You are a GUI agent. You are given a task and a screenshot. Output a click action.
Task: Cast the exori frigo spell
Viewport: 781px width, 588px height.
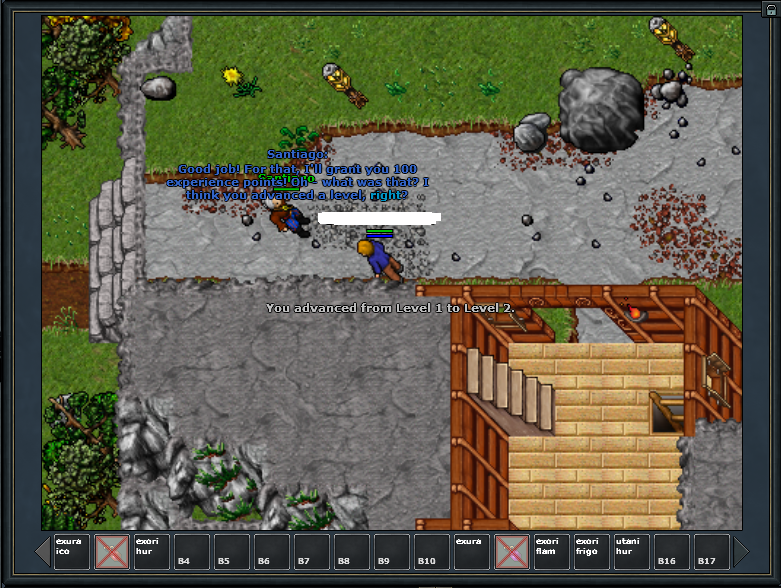591,552
